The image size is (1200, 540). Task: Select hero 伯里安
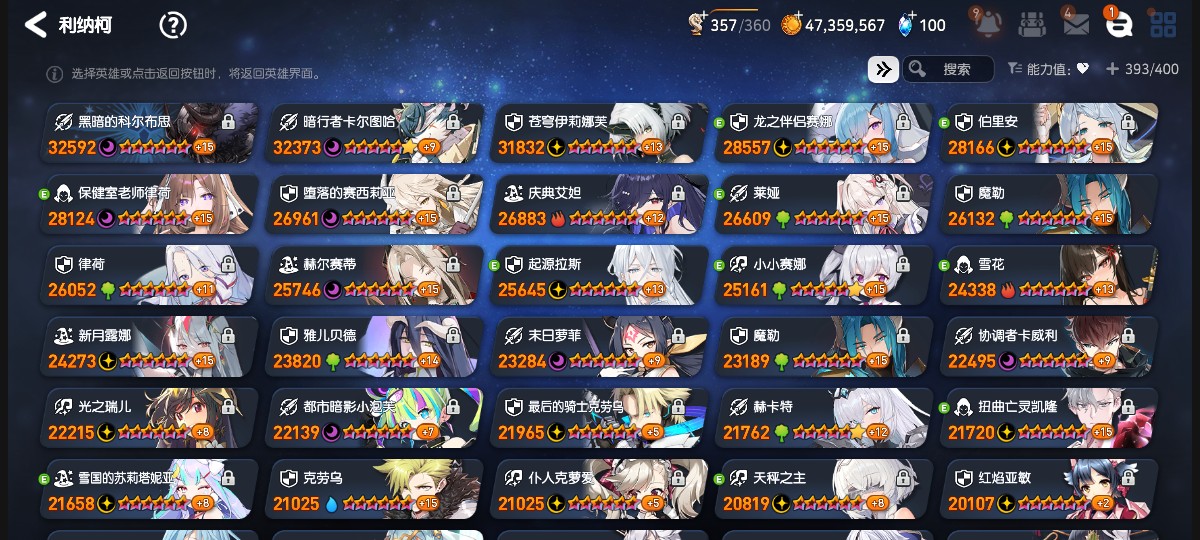1050,133
